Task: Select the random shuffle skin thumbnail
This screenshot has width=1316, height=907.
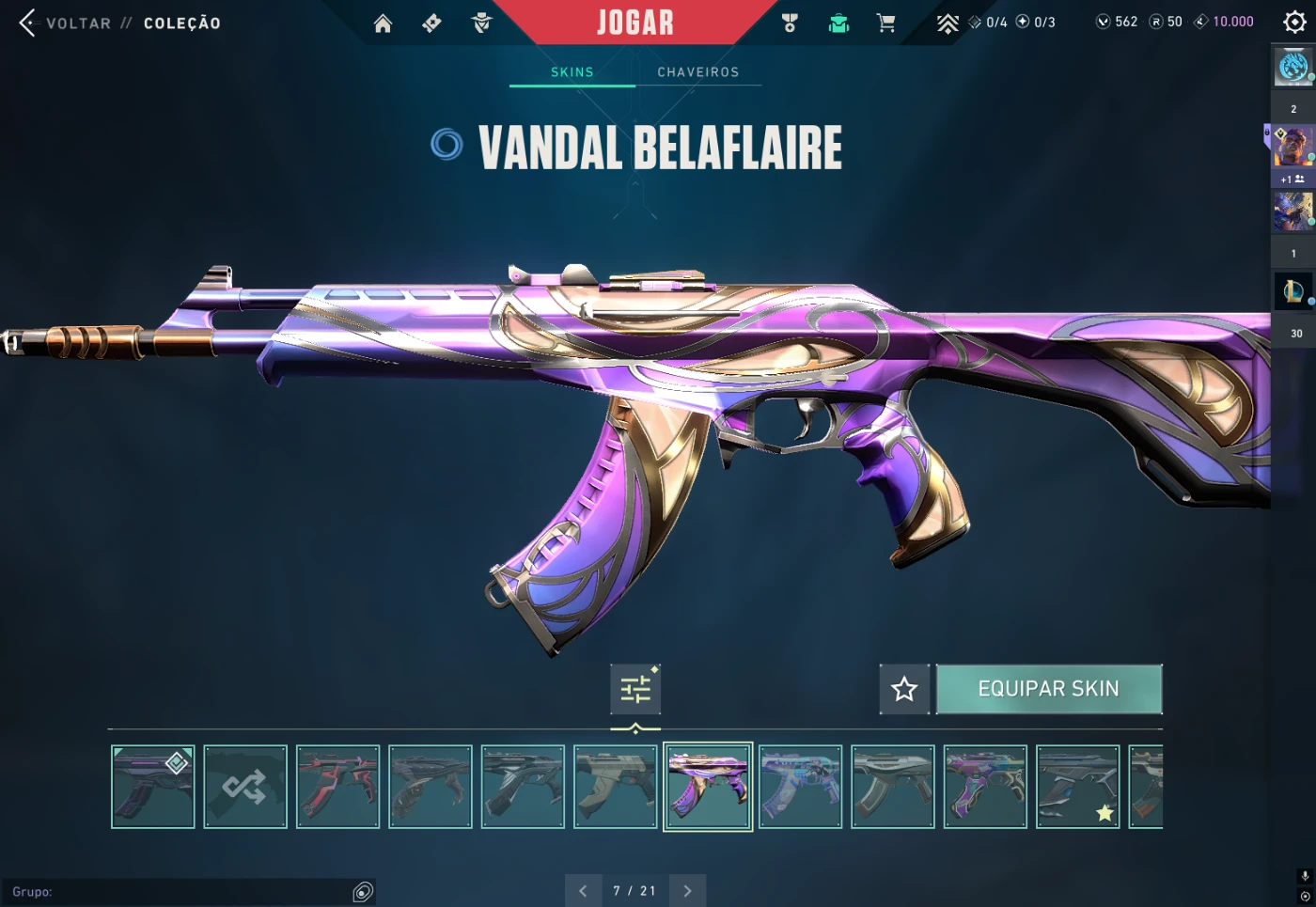Action: tap(245, 787)
